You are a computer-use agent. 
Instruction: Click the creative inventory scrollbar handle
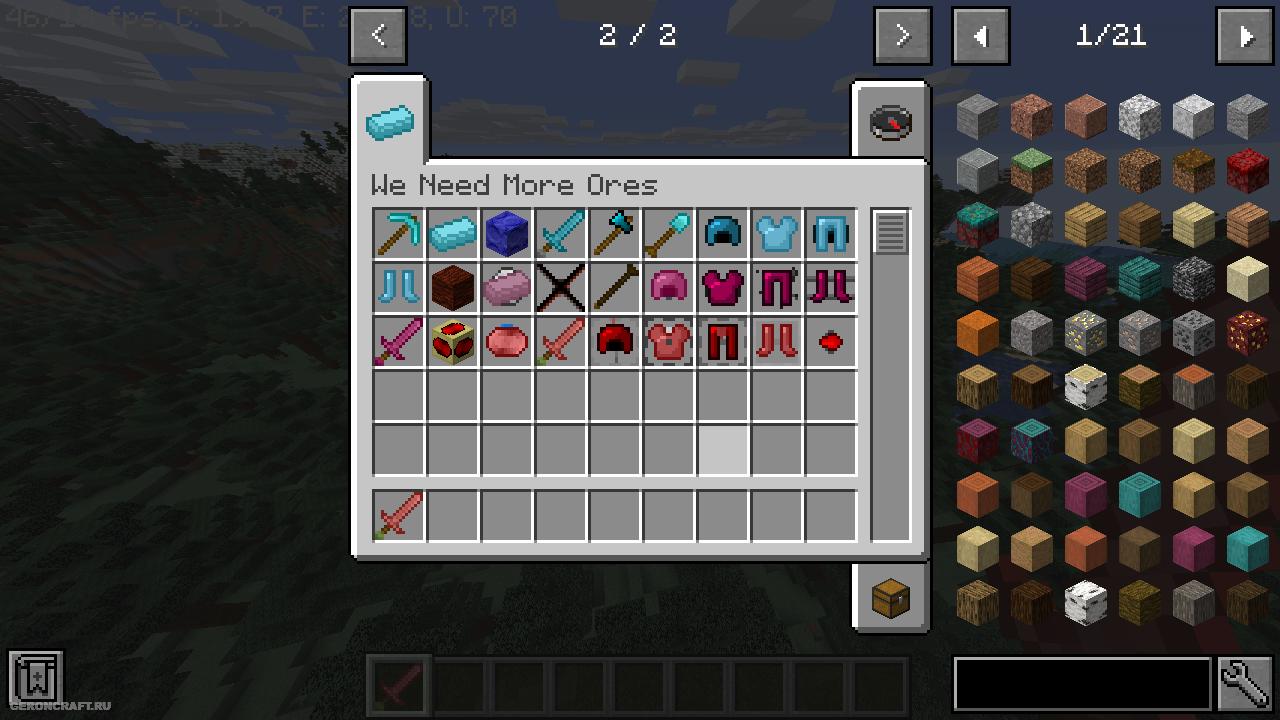(x=890, y=232)
